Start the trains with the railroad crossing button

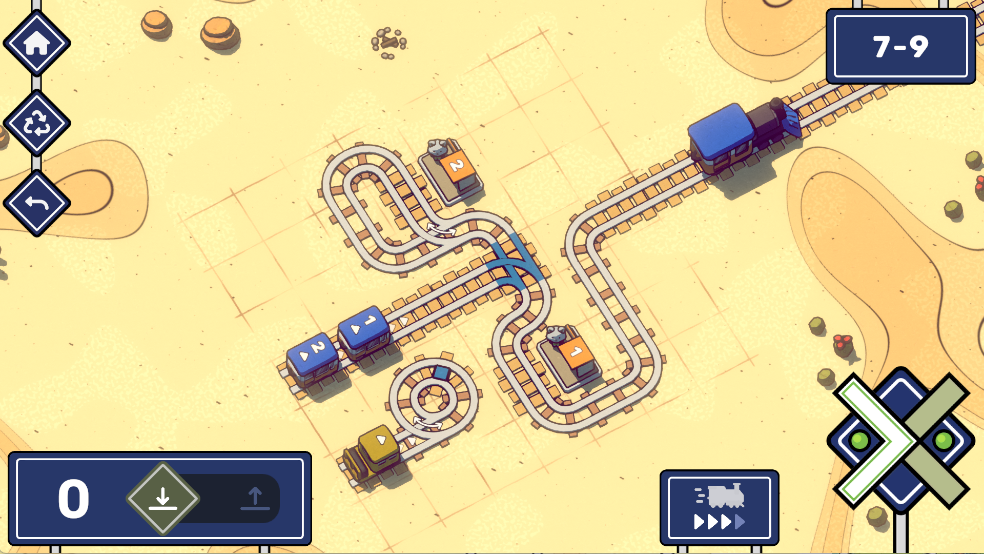901,440
